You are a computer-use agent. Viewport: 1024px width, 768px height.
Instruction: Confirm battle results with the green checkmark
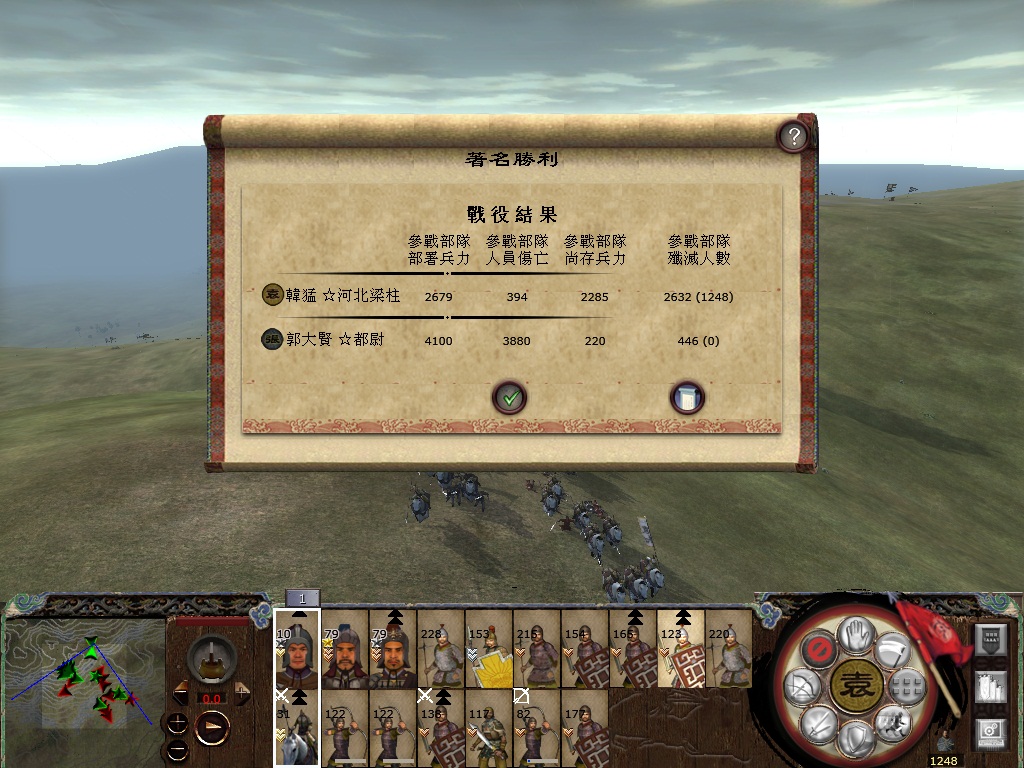(509, 397)
